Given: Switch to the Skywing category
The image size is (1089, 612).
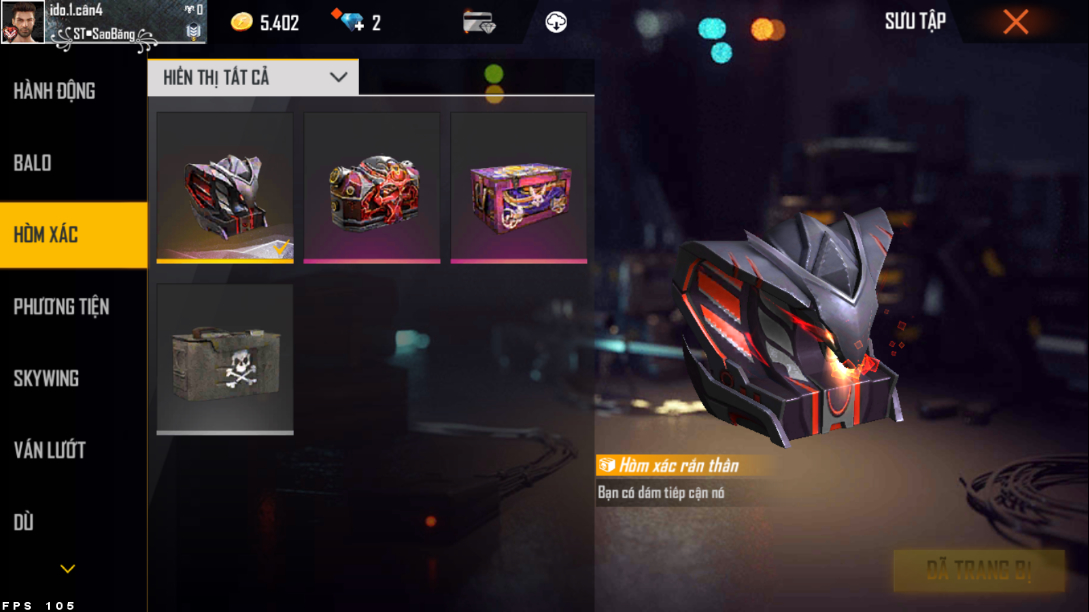Looking at the screenshot, I should tap(46, 379).
